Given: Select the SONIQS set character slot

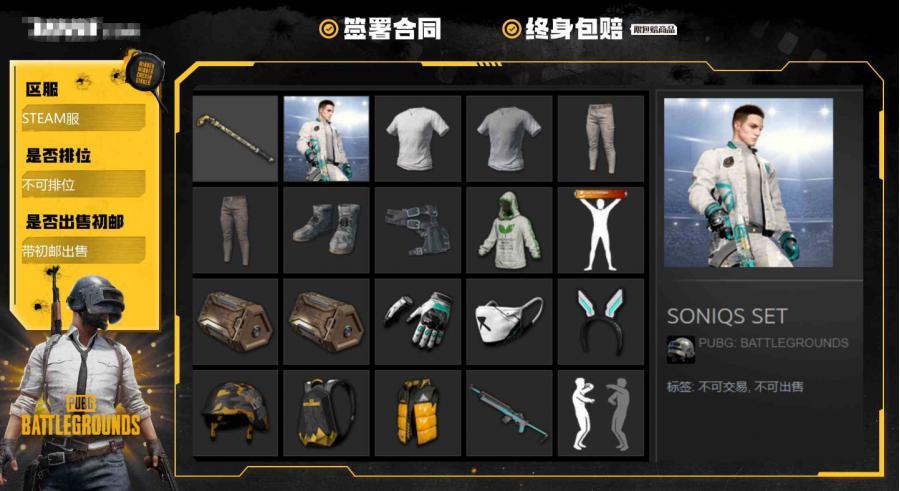Looking at the screenshot, I should (x=326, y=138).
